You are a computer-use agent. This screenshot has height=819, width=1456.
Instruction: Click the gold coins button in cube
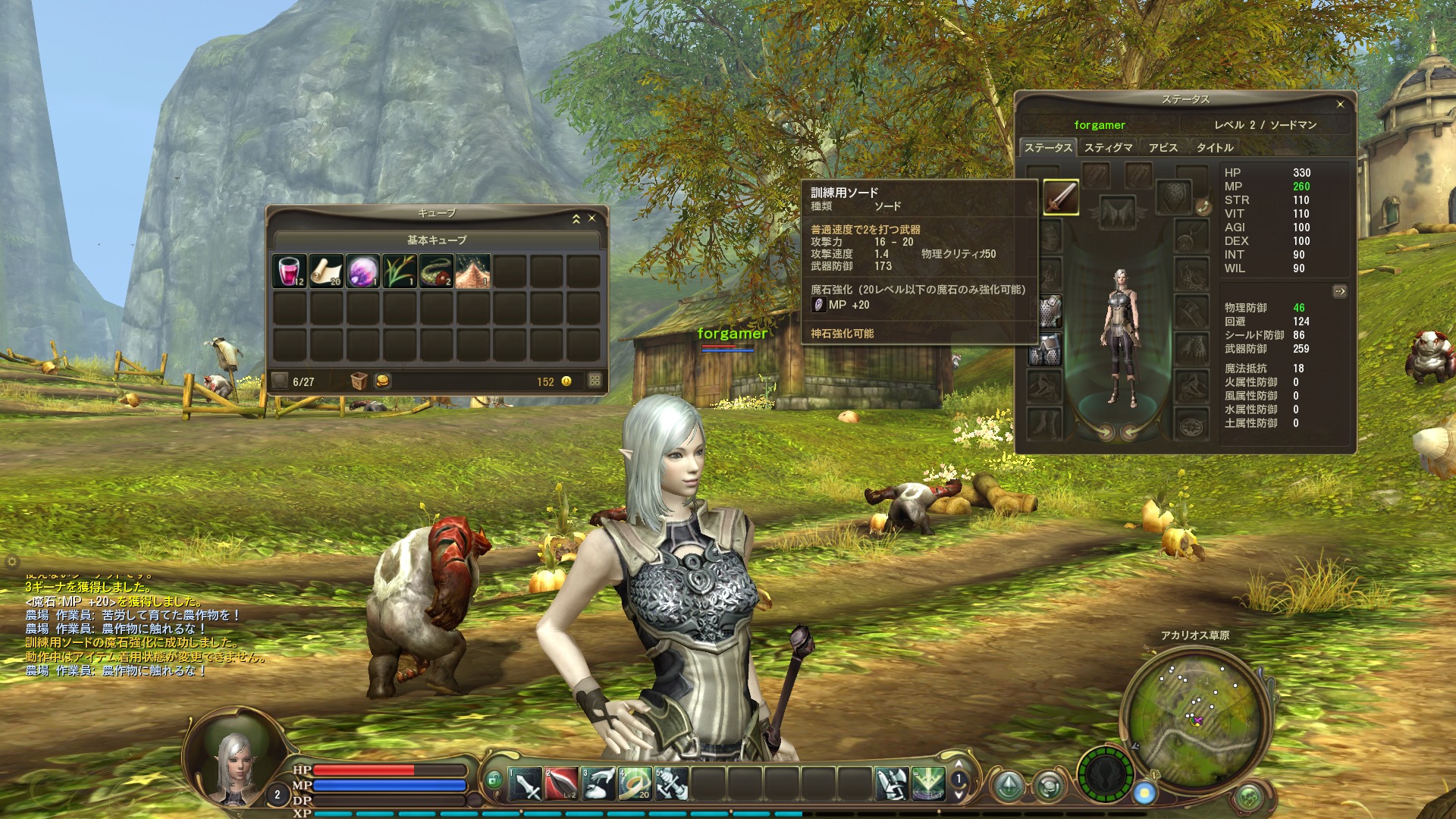click(383, 381)
